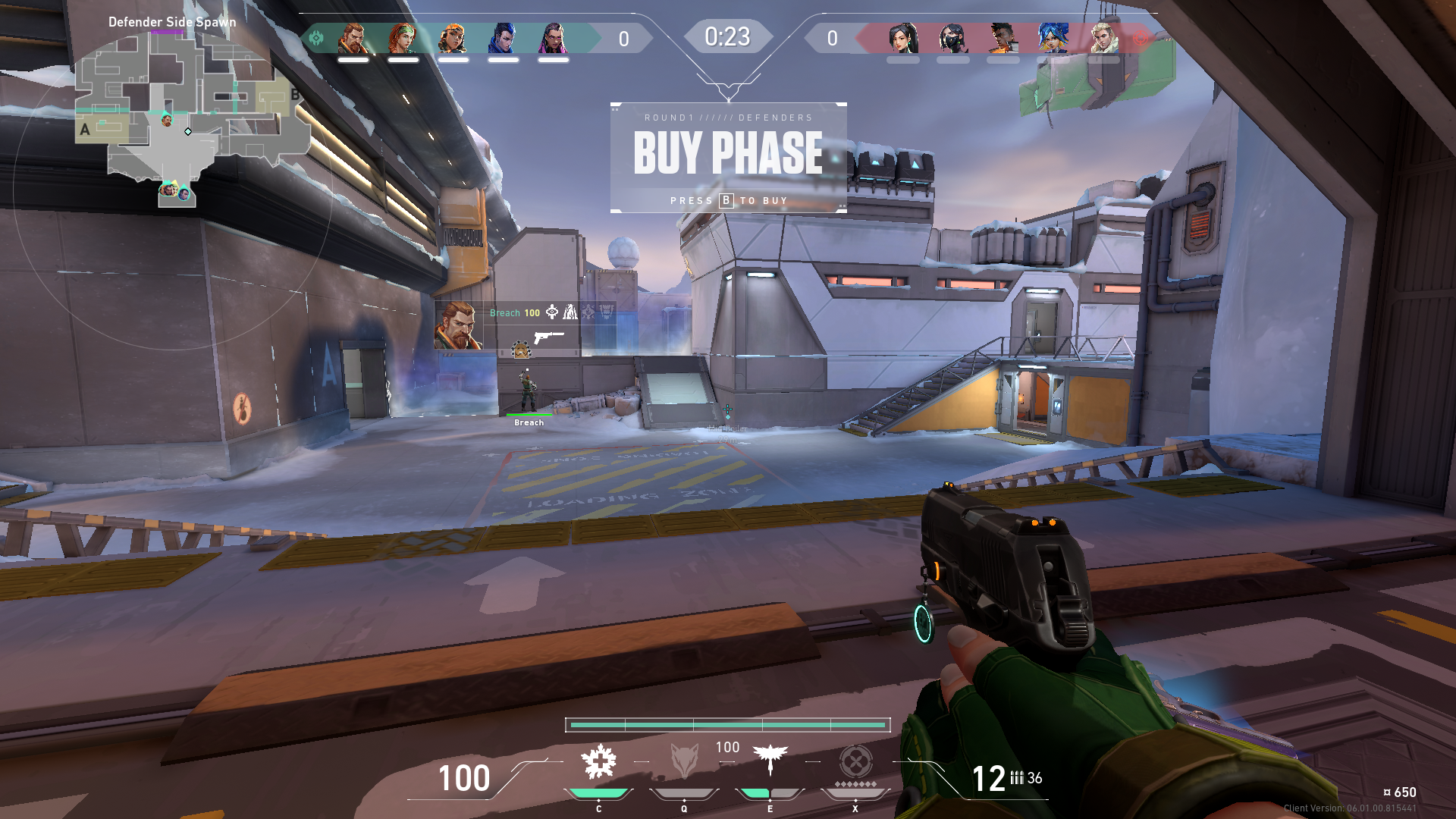Activate the Trailblazer wolf-head ability
Screen dimensions: 1456x819
click(x=684, y=761)
